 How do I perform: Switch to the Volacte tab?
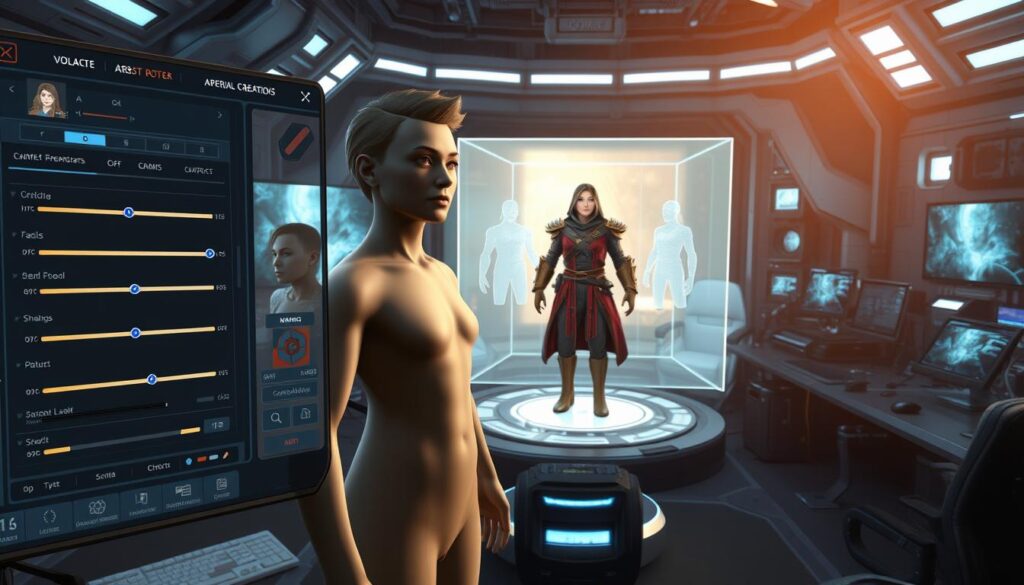point(76,63)
